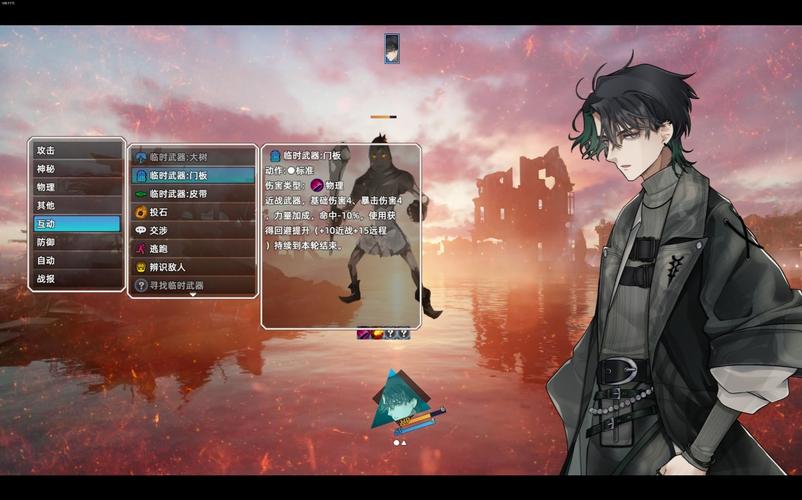
Task: Select 临时武器:大树 from the list
Action: click(x=193, y=157)
